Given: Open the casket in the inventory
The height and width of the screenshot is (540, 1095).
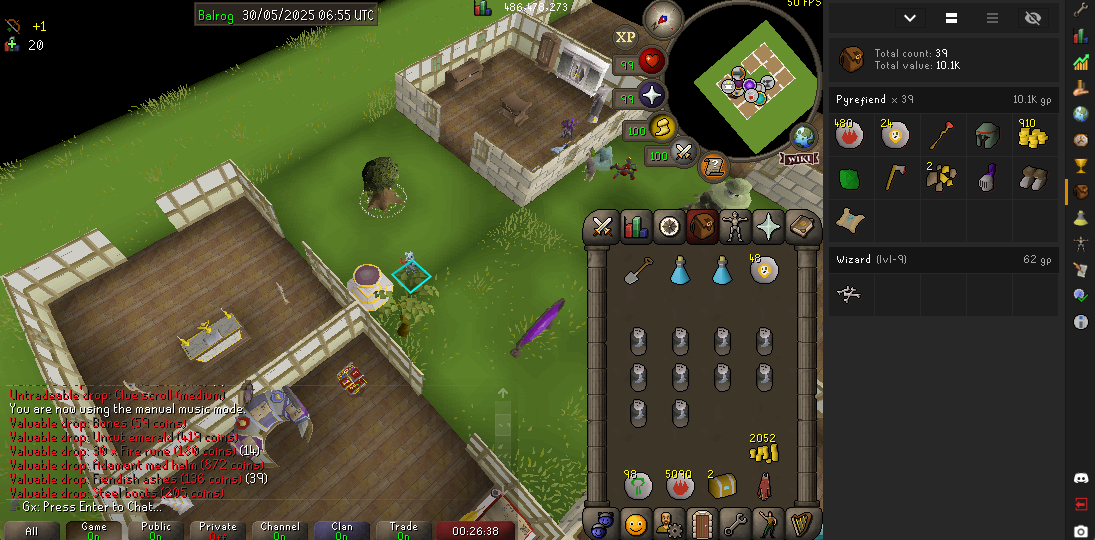Looking at the screenshot, I should coord(722,487).
